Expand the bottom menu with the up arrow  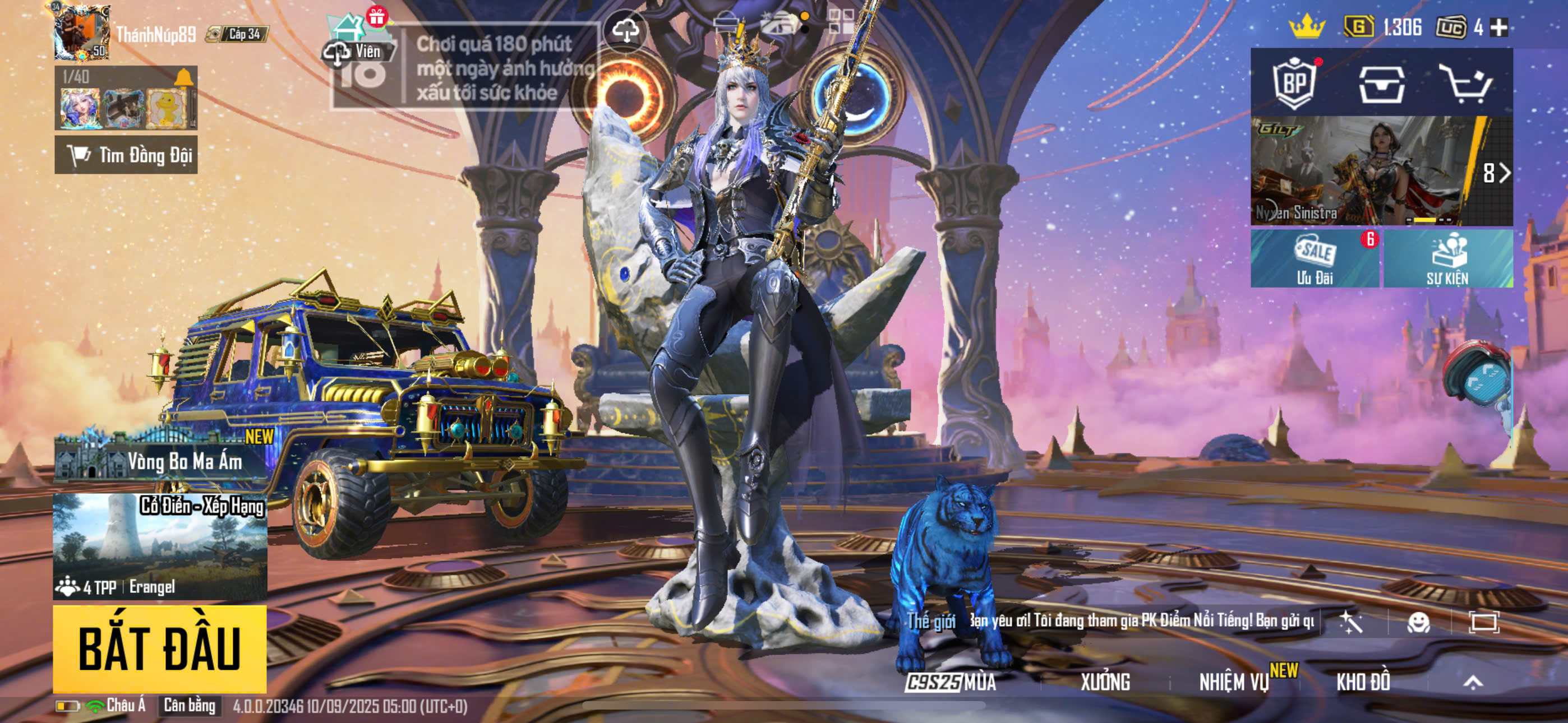coord(1473,682)
